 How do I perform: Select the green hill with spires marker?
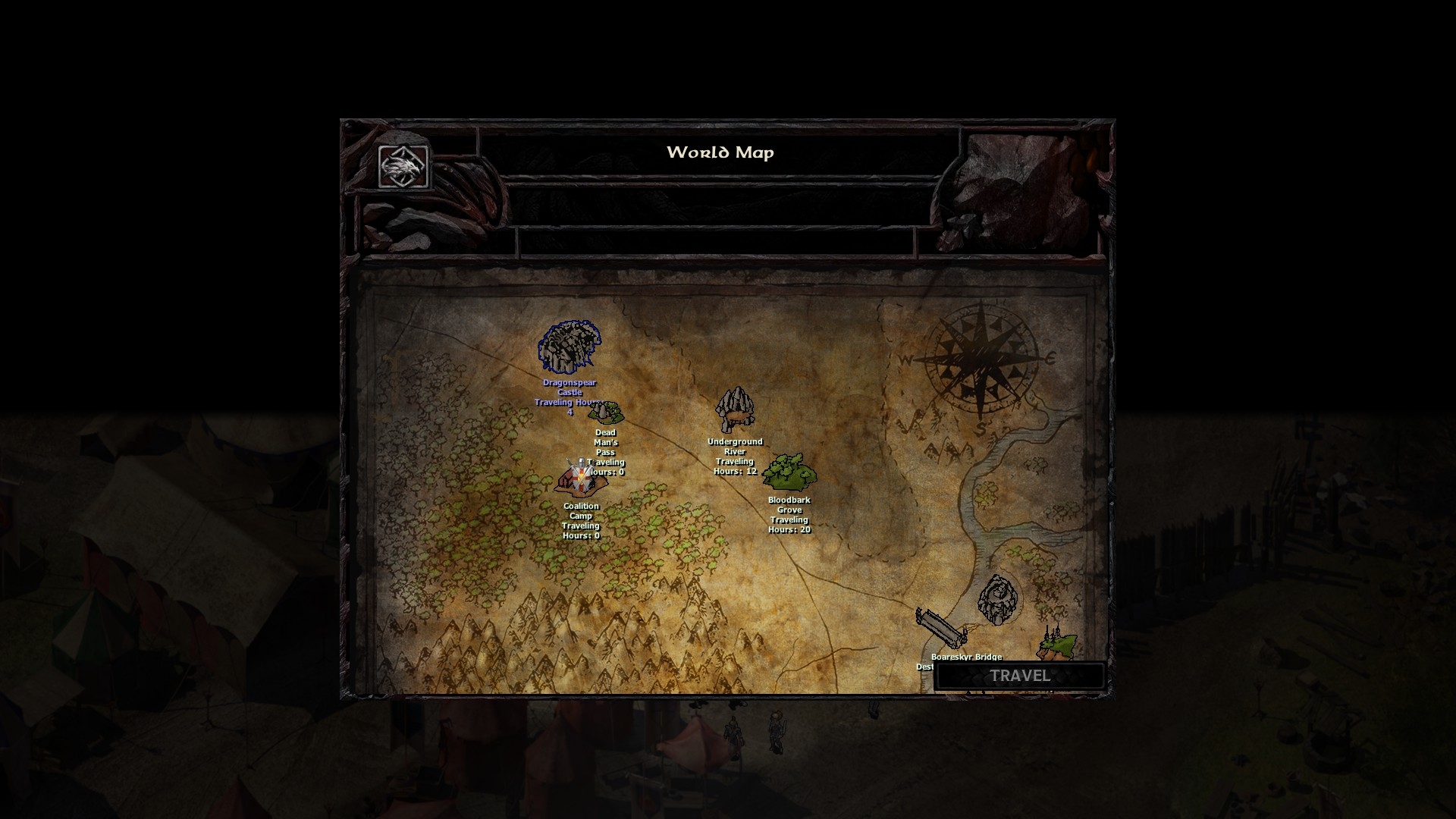1057,644
